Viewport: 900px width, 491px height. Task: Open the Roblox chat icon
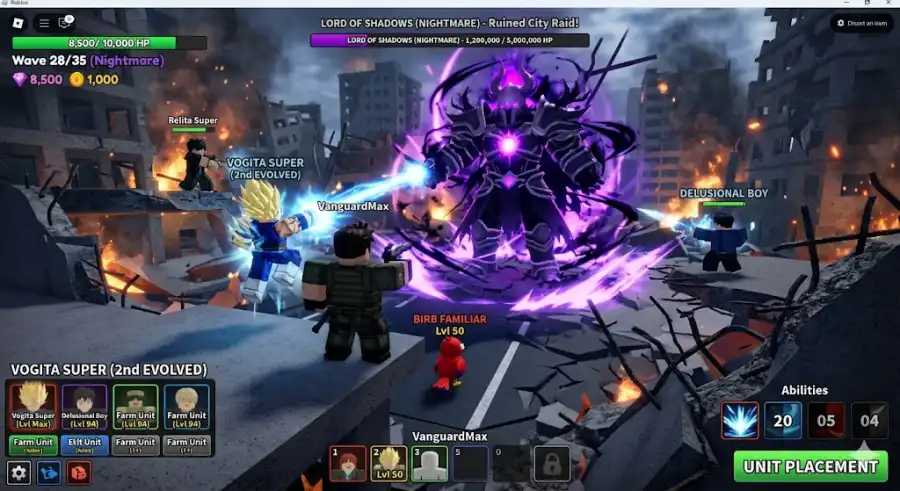pyautogui.click(x=67, y=22)
